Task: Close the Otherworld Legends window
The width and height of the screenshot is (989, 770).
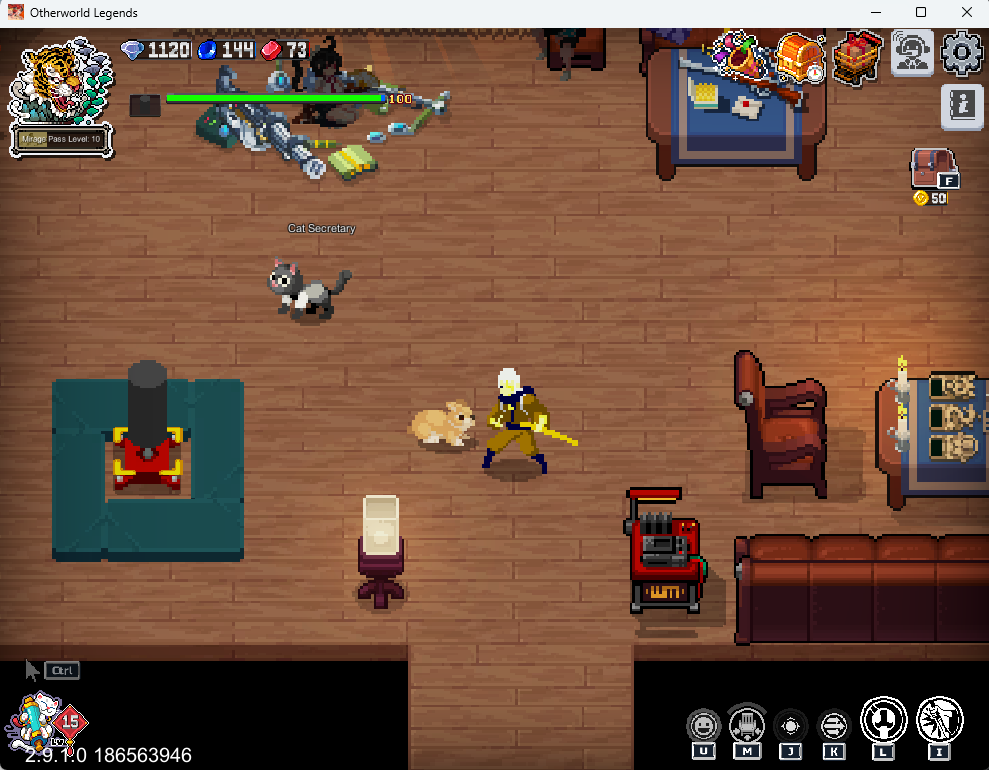Action: click(x=966, y=13)
